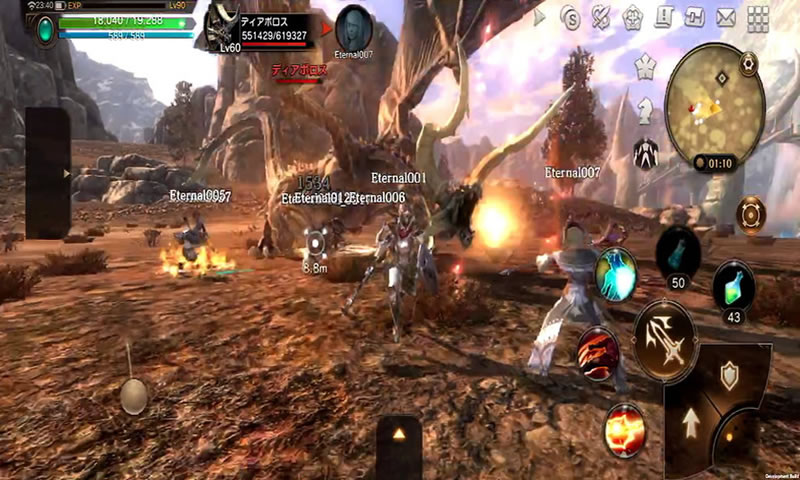
Task: Open the mail envelope icon
Action: [x=726, y=18]
